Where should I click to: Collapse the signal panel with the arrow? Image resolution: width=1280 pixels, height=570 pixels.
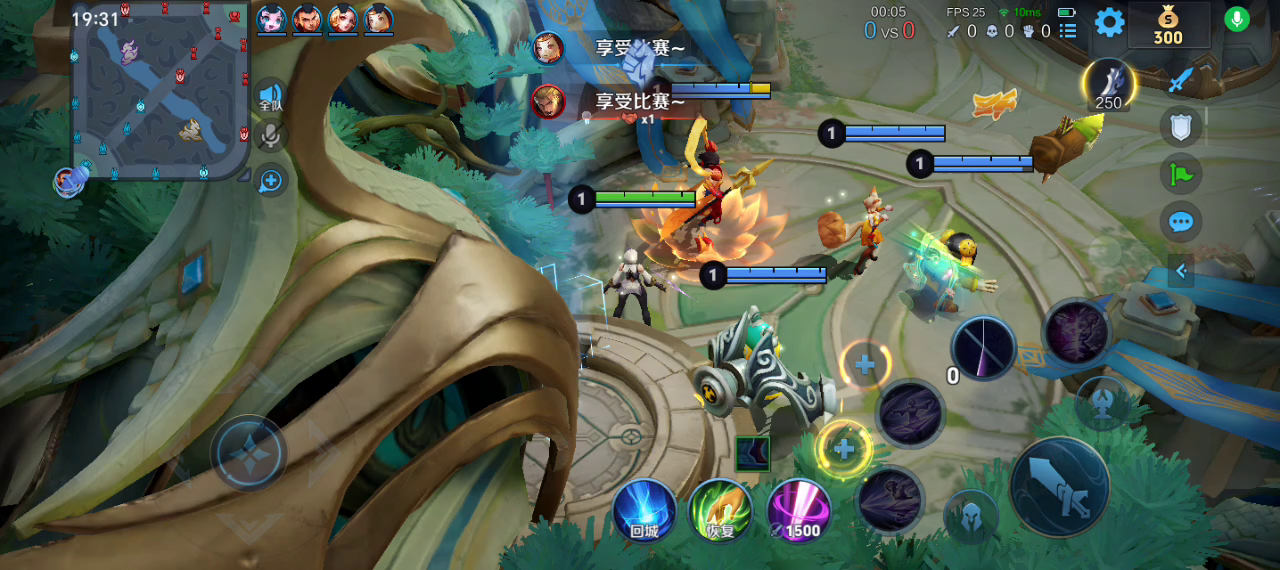(x=1181, y=270)
